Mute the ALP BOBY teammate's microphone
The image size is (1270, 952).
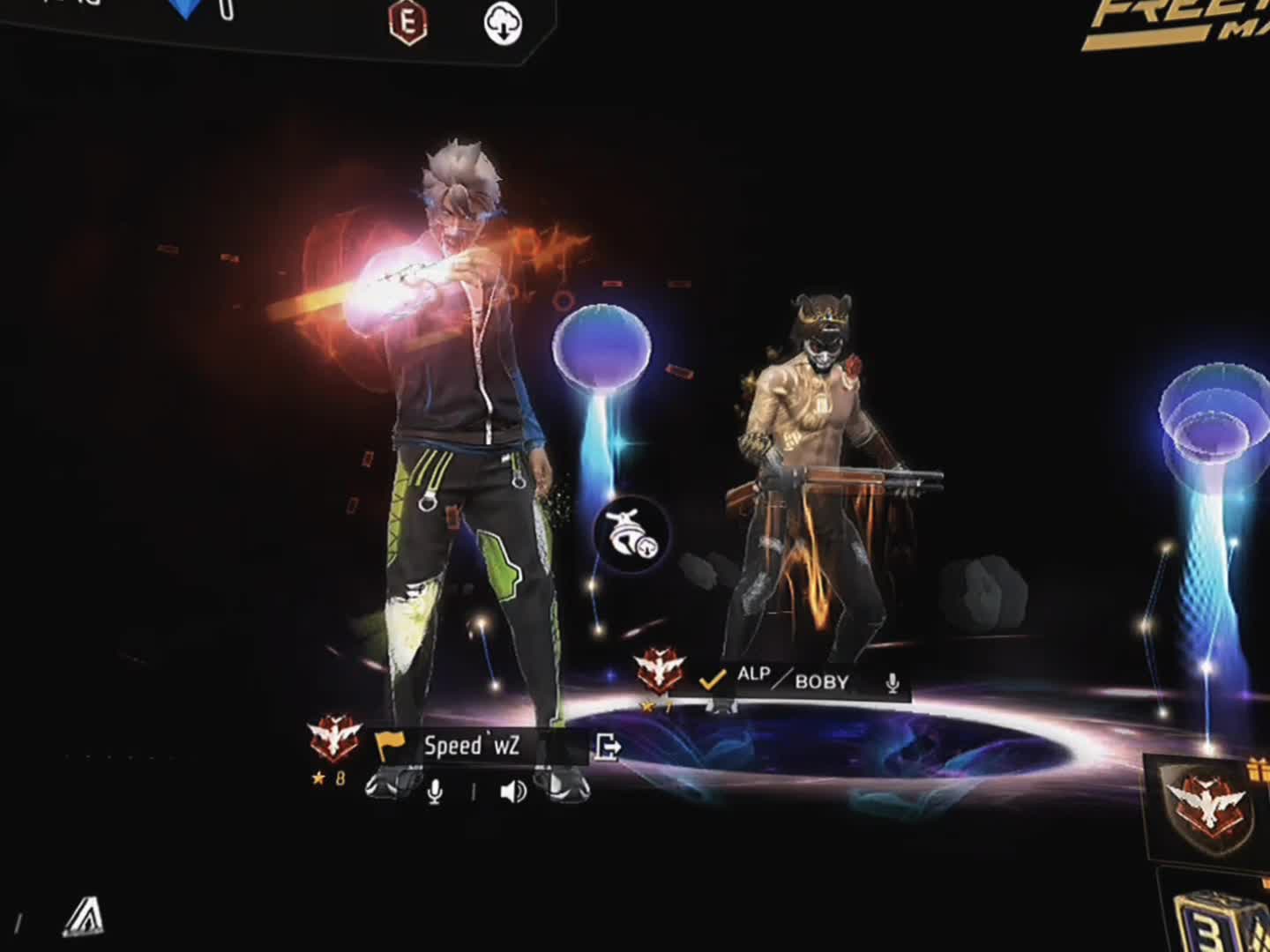[893, 682]
